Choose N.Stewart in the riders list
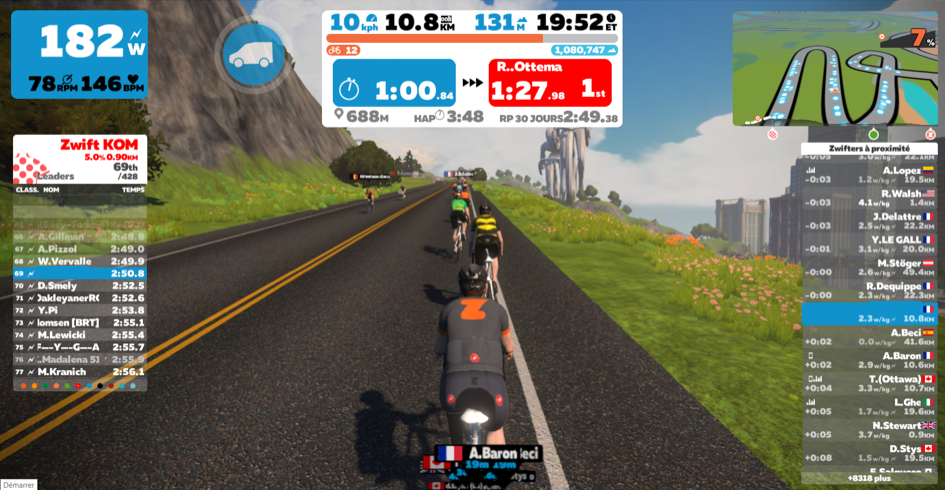 pyautogui.click(x=869, y=430)
